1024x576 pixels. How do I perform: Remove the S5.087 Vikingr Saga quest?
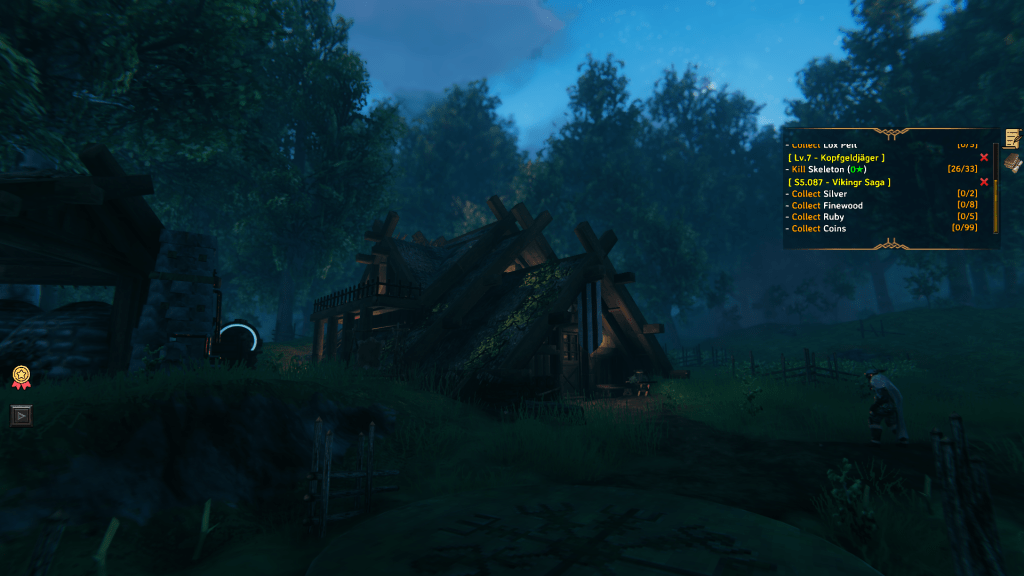coord(984,181)
